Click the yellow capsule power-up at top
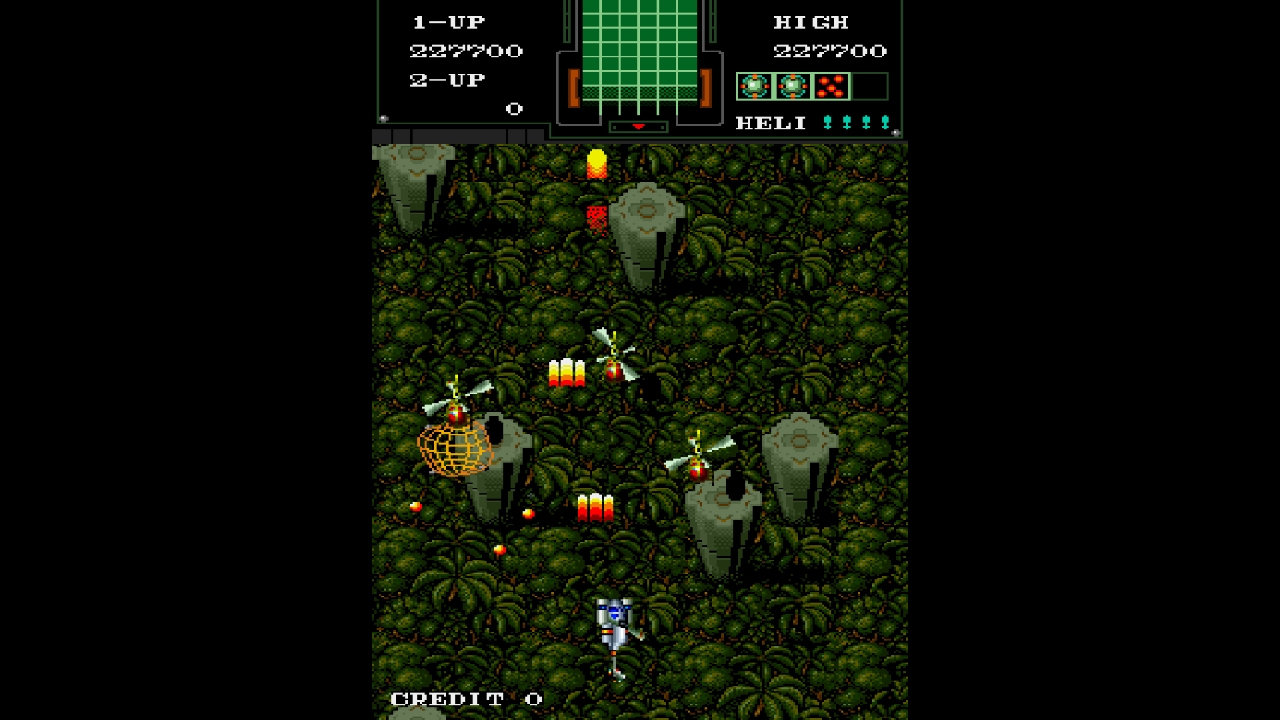Viewport: 1280px width, 720px height. click(x=596, y=163)
